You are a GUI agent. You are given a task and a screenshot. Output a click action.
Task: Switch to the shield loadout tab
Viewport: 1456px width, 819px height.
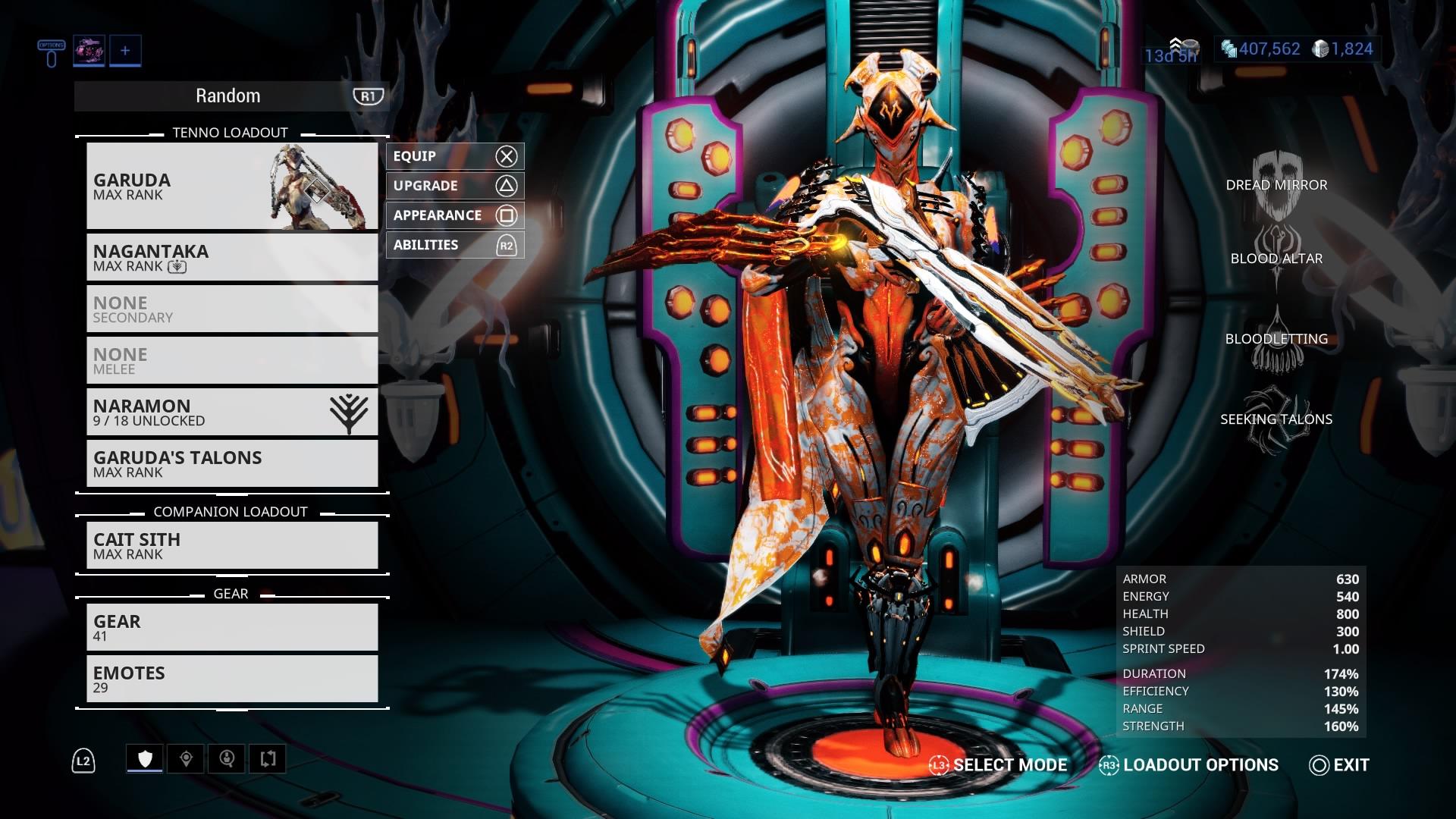145,759
